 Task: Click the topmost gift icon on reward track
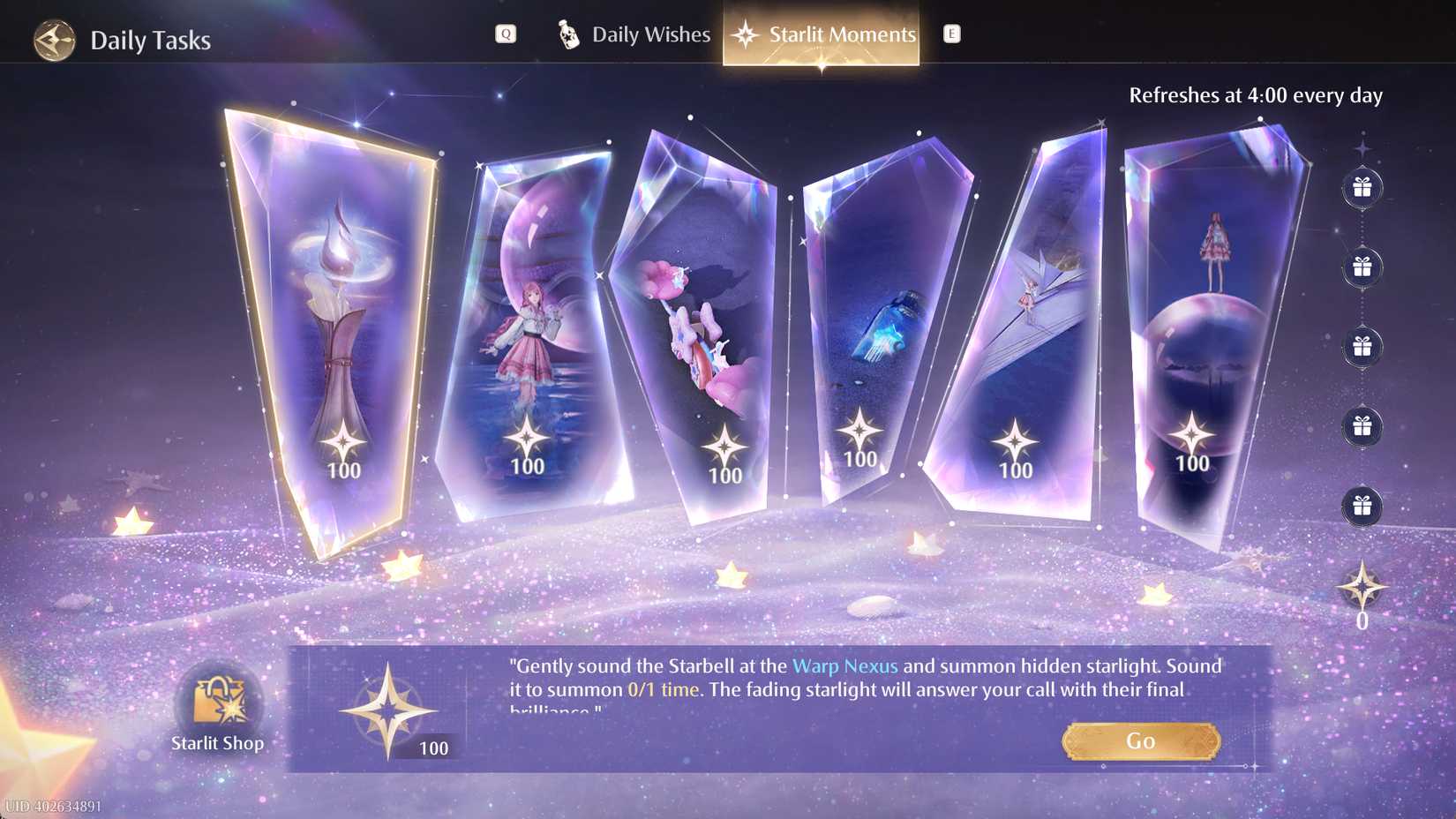click(1362, 188)
